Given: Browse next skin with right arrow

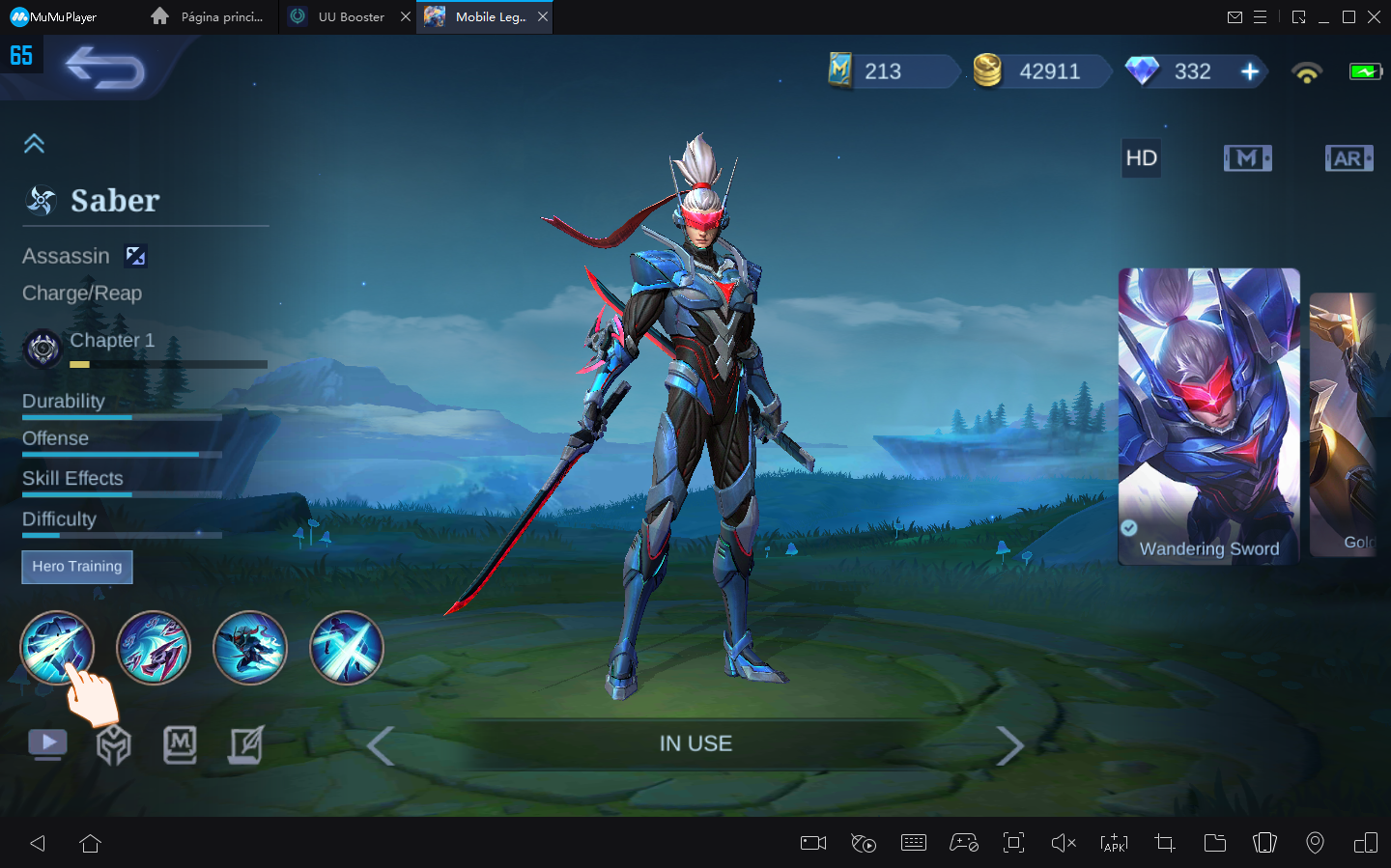Looking at the screenshot, I should pos(1010,745).
